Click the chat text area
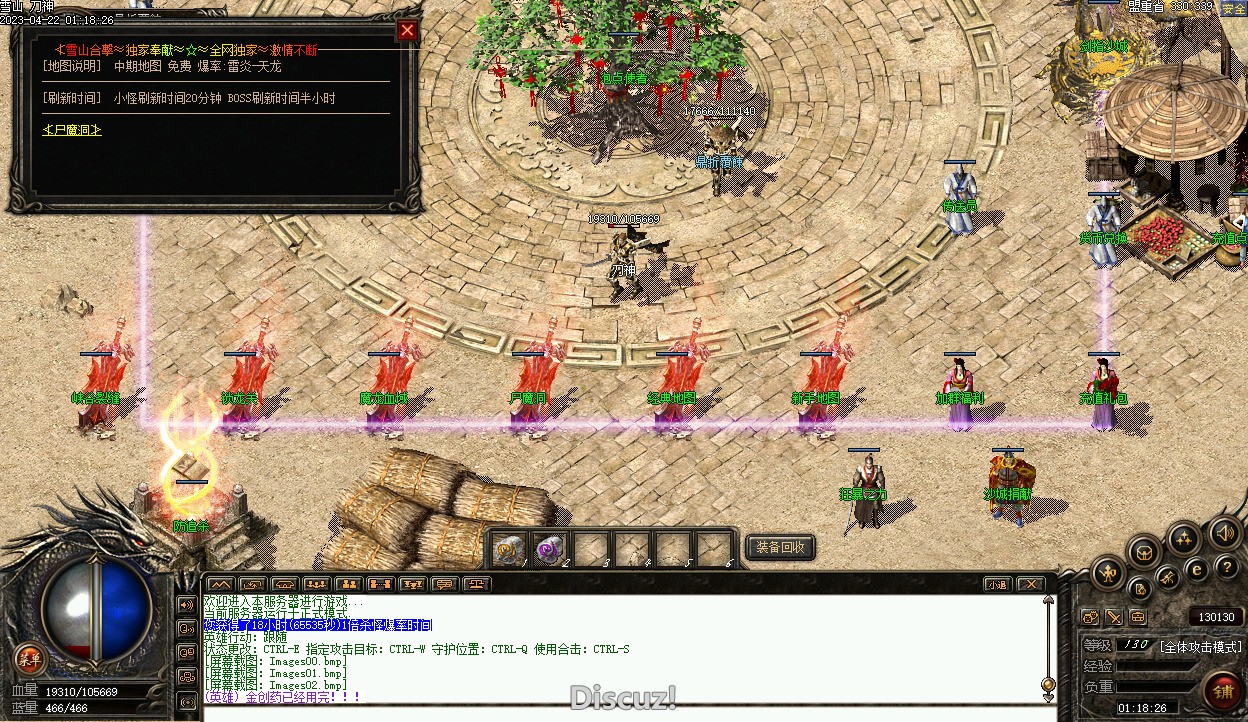The image size is (1248, 722). pos(620,650)
